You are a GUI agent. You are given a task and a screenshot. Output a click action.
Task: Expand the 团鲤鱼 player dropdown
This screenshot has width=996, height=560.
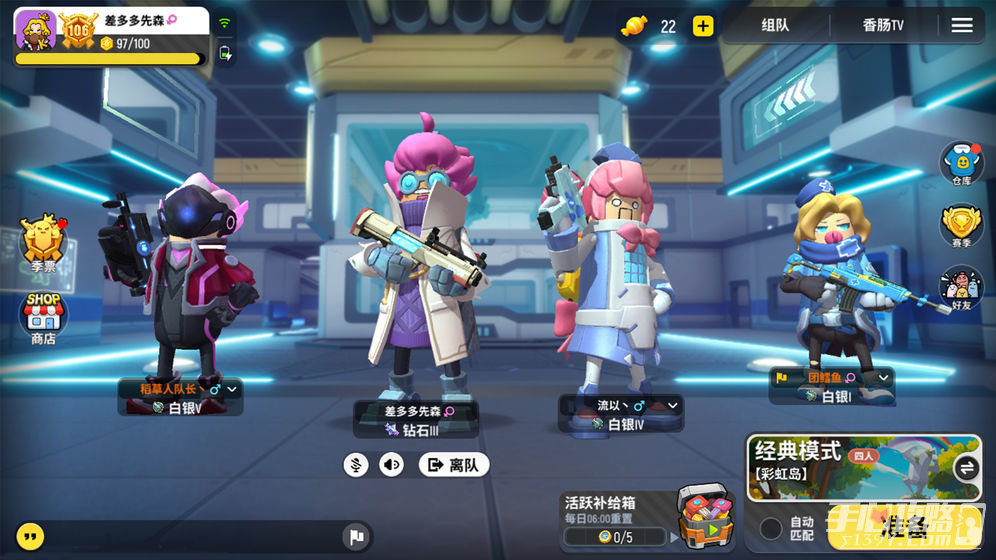coord(883,378)
